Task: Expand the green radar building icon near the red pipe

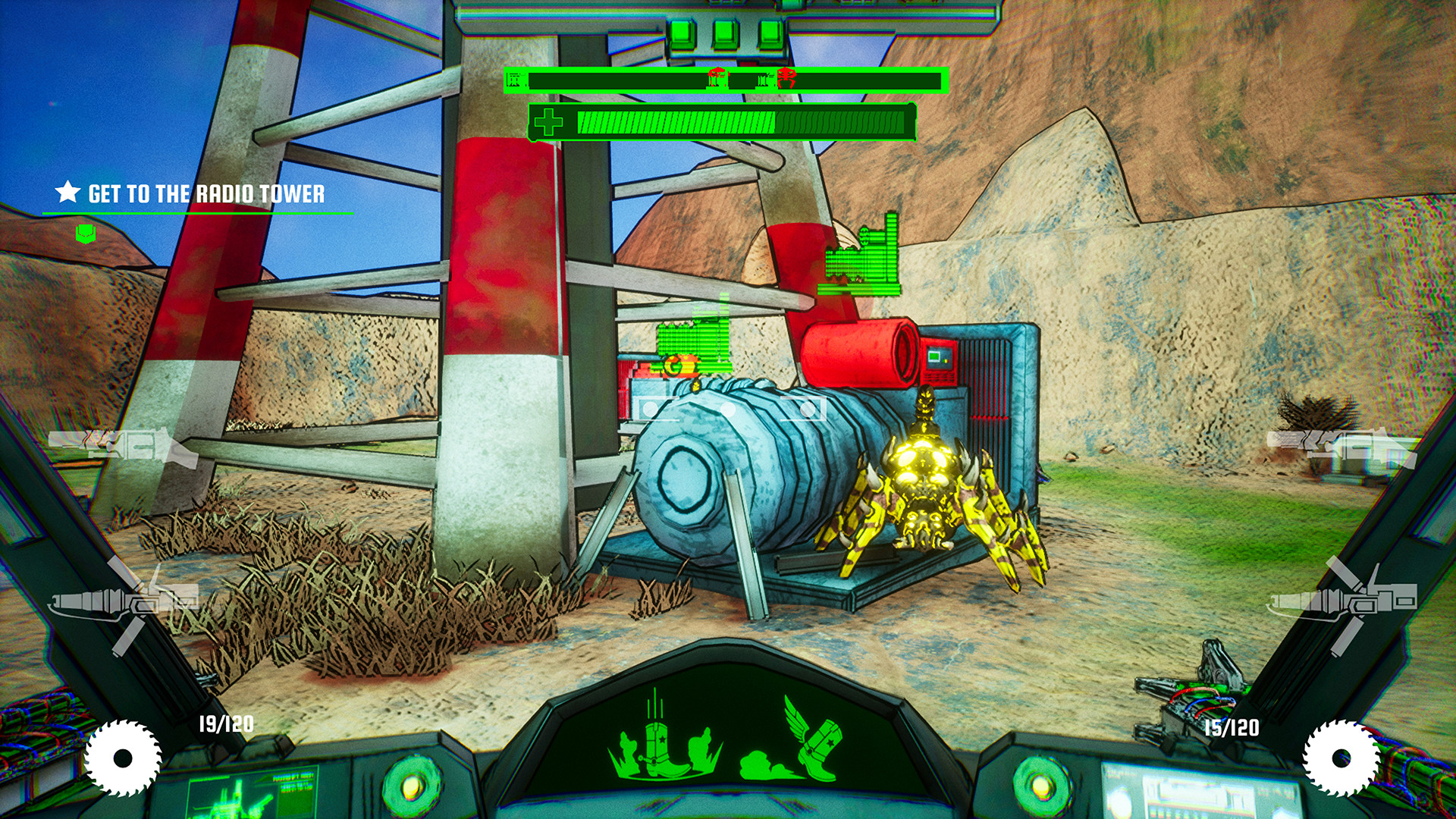Action: tap(861, 262)
